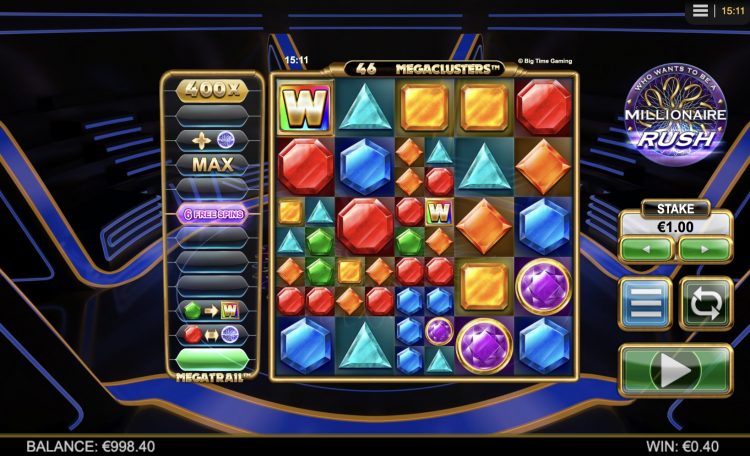750x456 pixels.
Task: Activate the autoplay circular arrows button
Action: coord(706,304)
